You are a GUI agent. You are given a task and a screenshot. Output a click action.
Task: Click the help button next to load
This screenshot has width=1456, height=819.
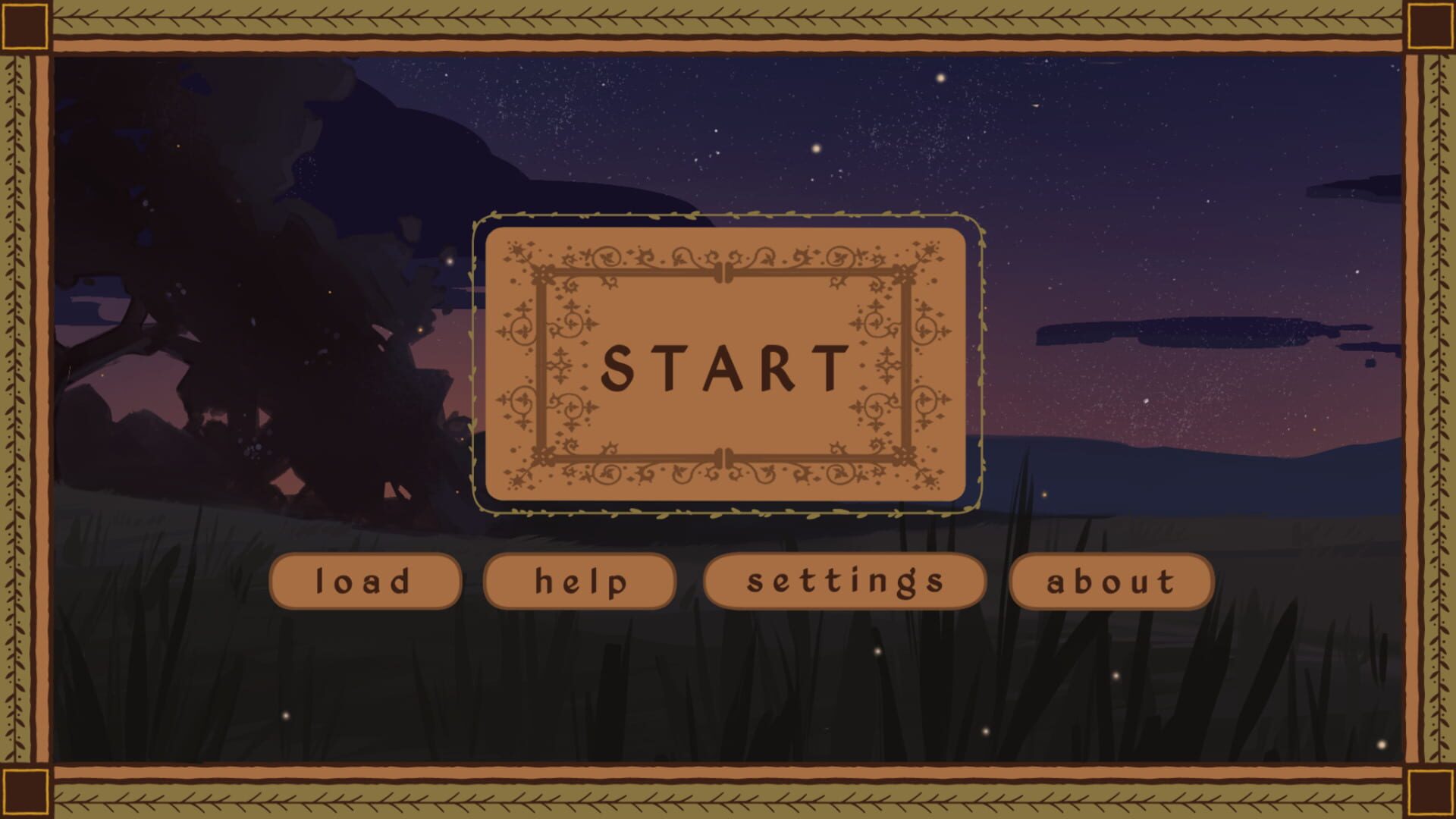pos(580,582)
